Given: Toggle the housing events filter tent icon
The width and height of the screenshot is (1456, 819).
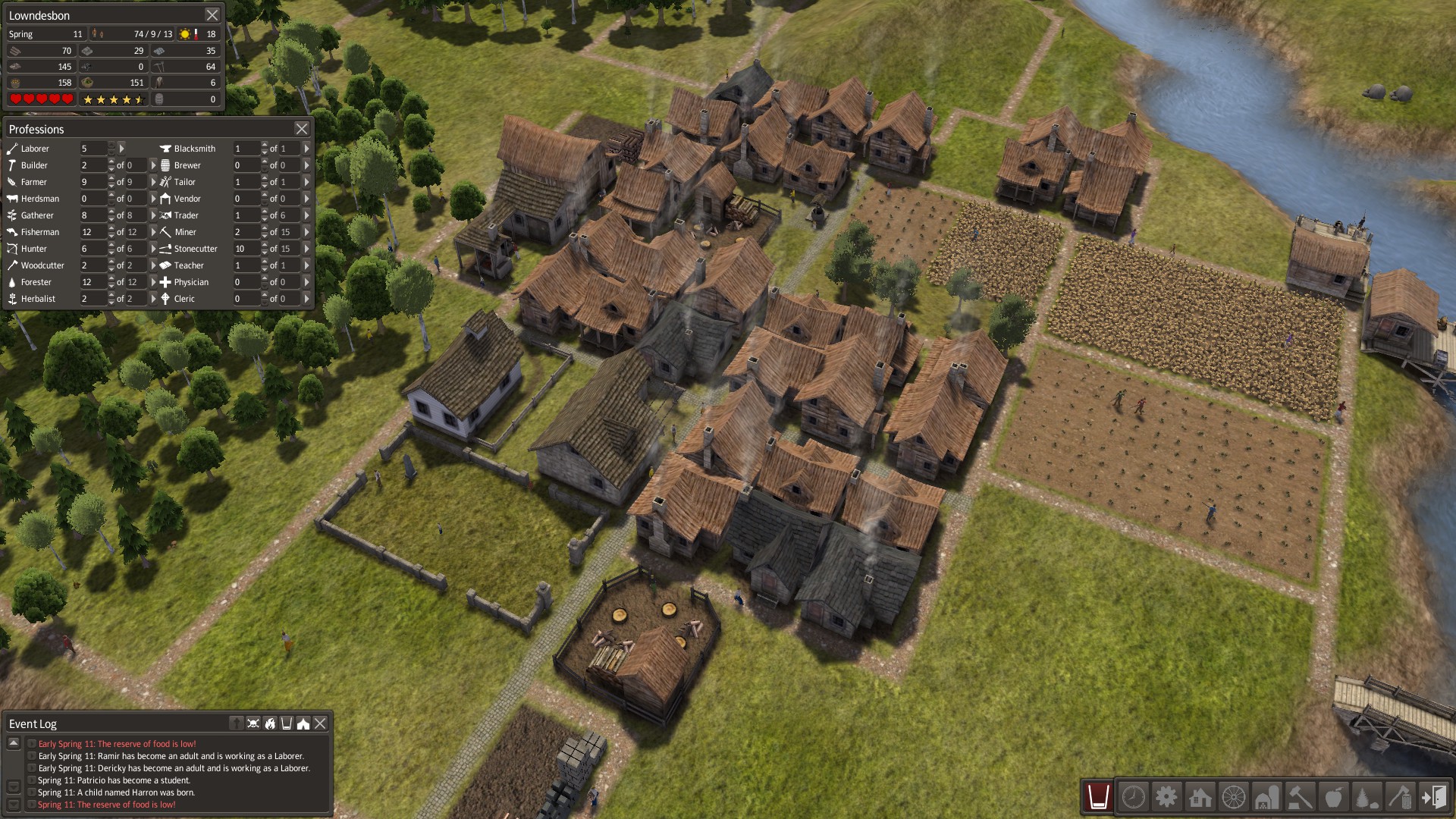Looking at the screenshot, I should click(303, 723).
